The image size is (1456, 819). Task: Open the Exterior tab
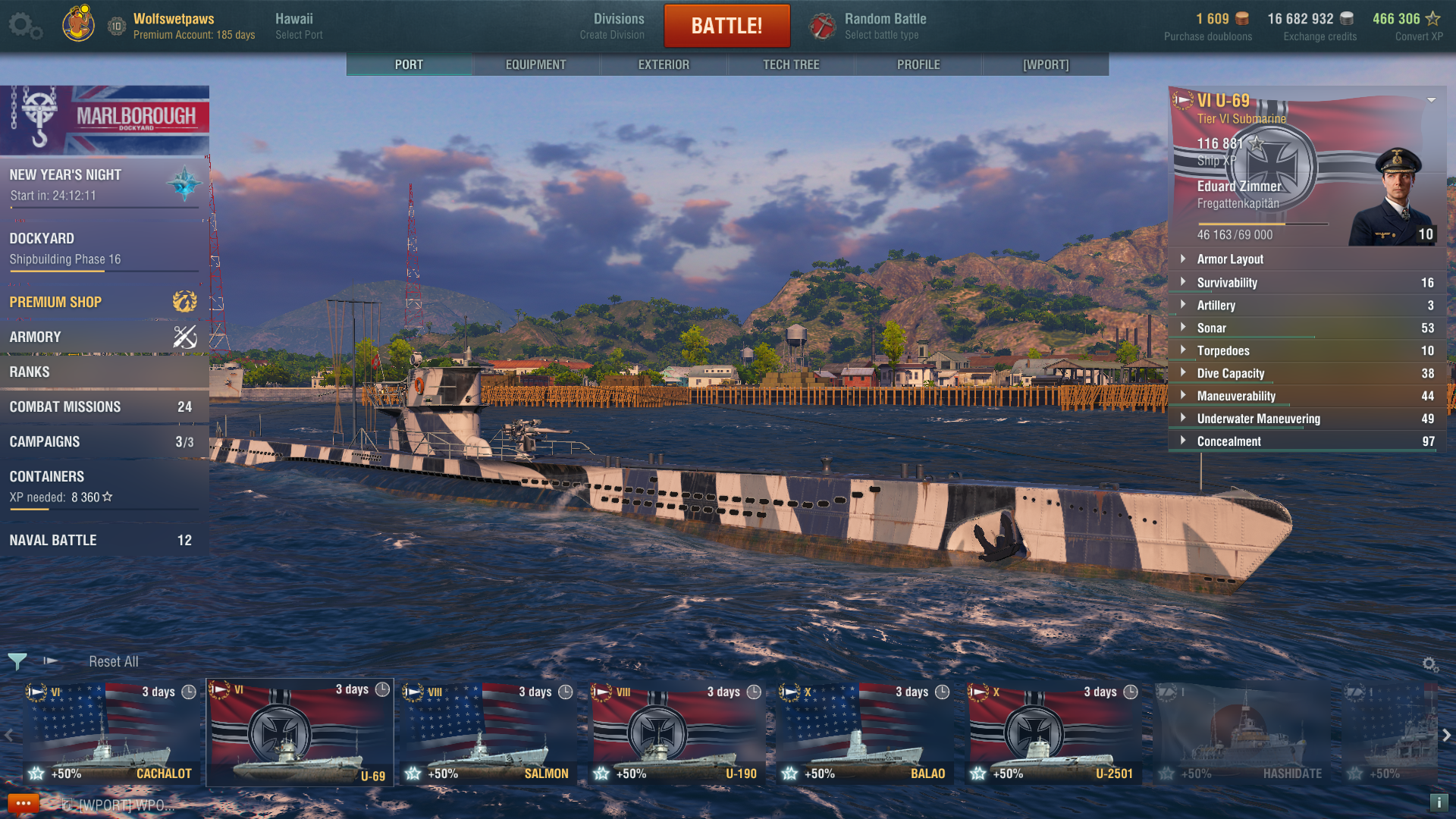click(664, 64)
